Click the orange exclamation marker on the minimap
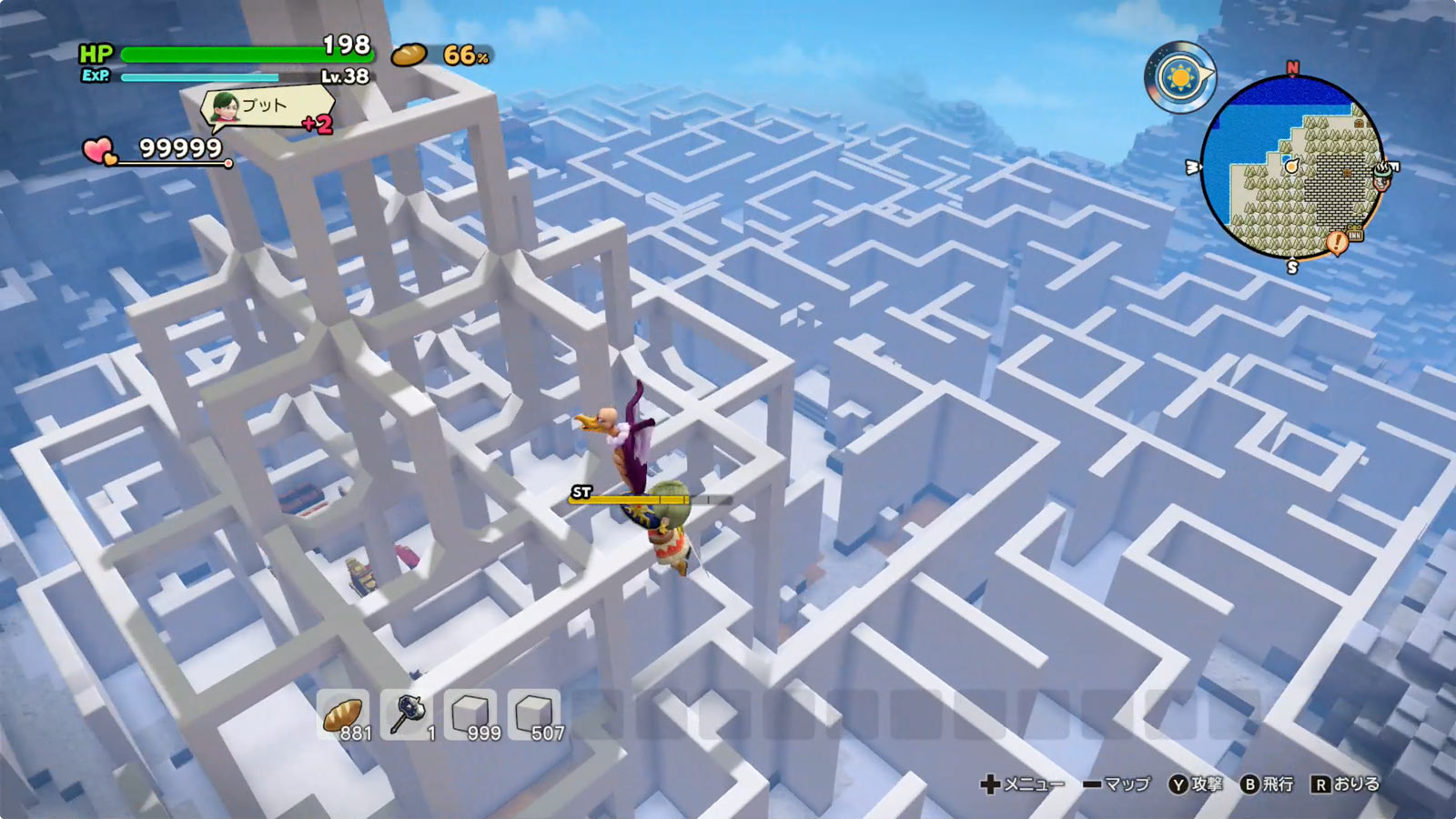This screenshot has height=819, width=1456. coord(1336,243)
